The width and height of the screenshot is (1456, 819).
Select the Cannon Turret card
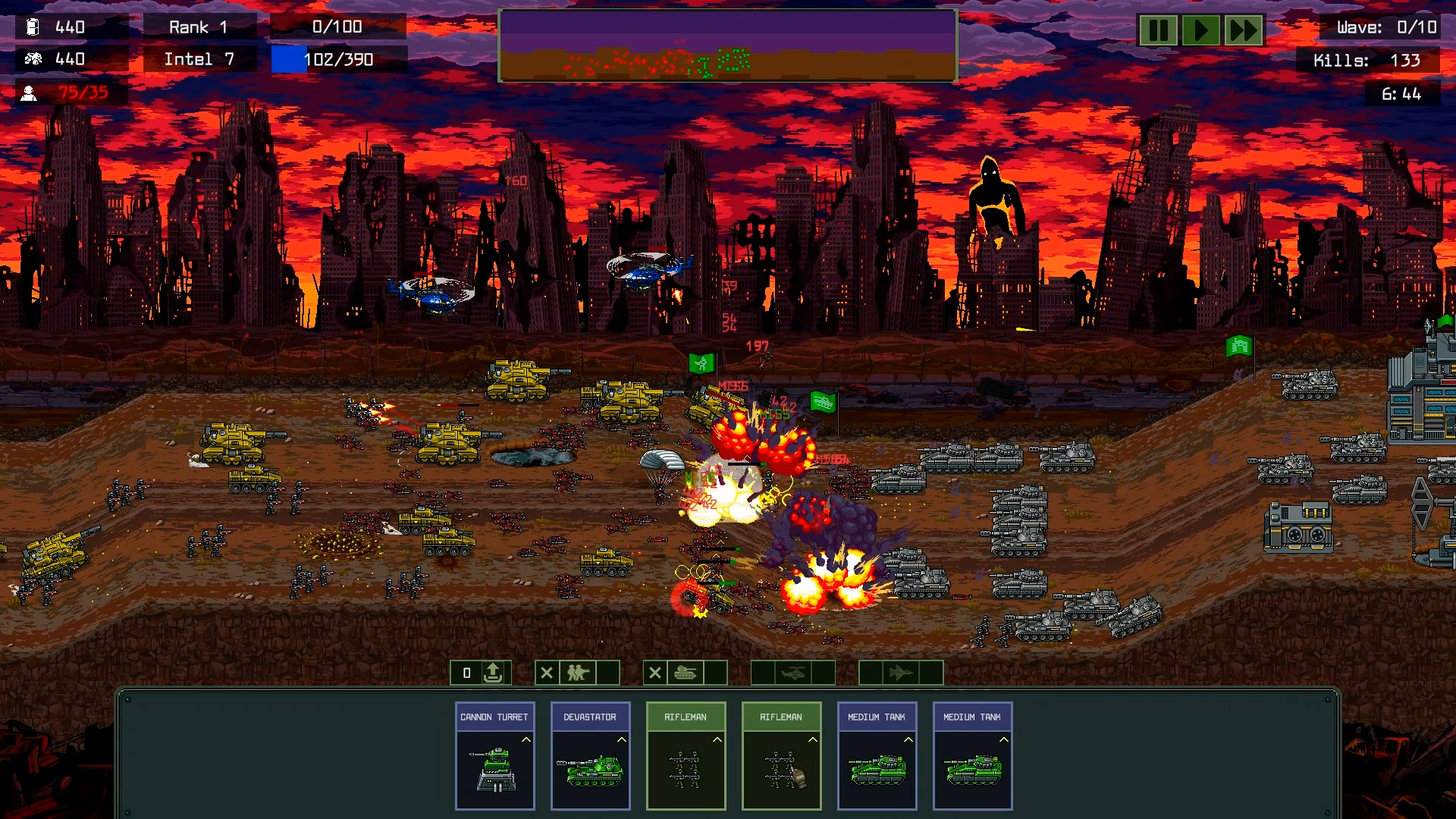tap(494, 756)
